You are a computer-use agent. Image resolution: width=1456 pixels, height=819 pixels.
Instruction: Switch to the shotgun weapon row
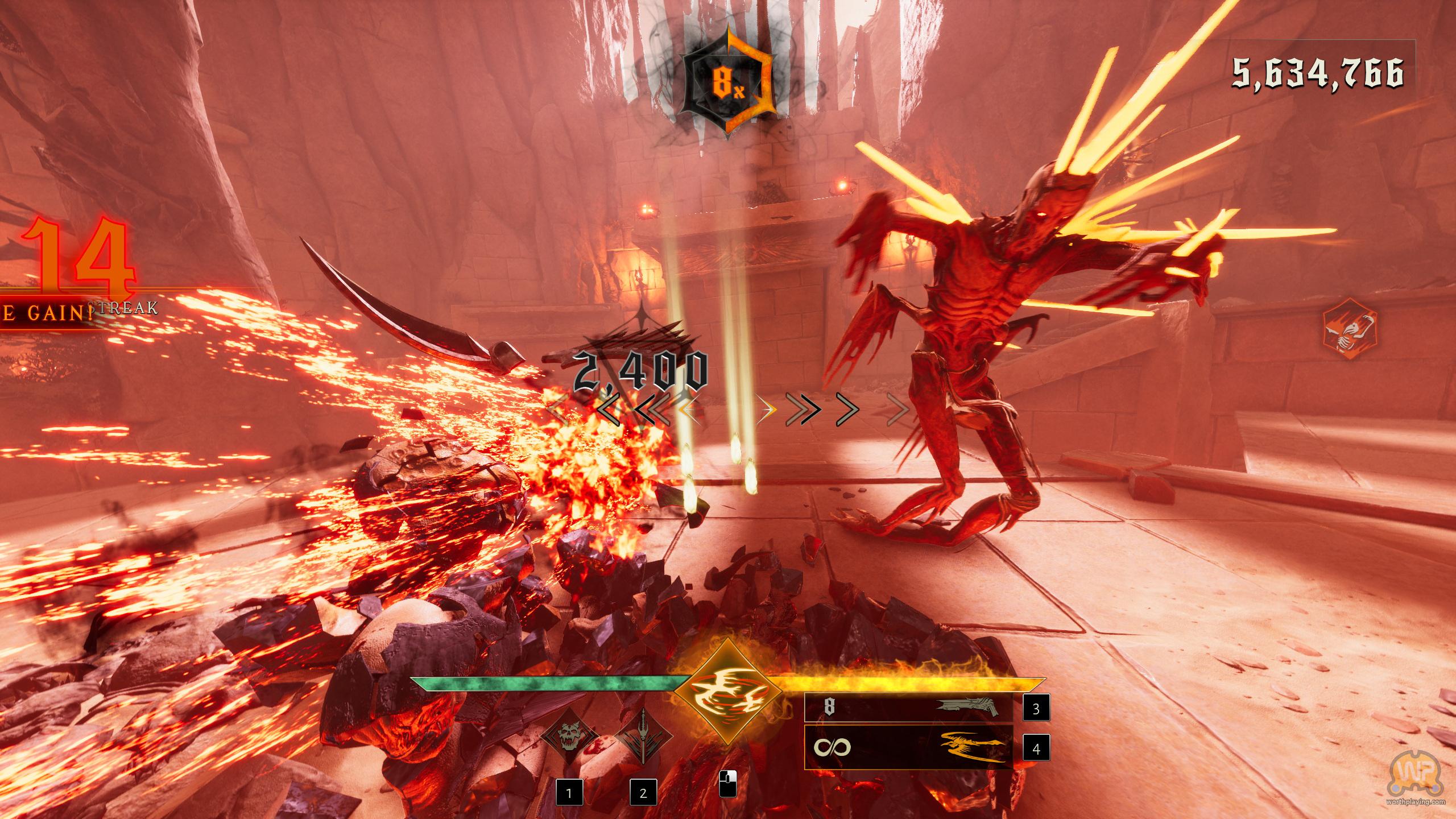click(909, 708)
